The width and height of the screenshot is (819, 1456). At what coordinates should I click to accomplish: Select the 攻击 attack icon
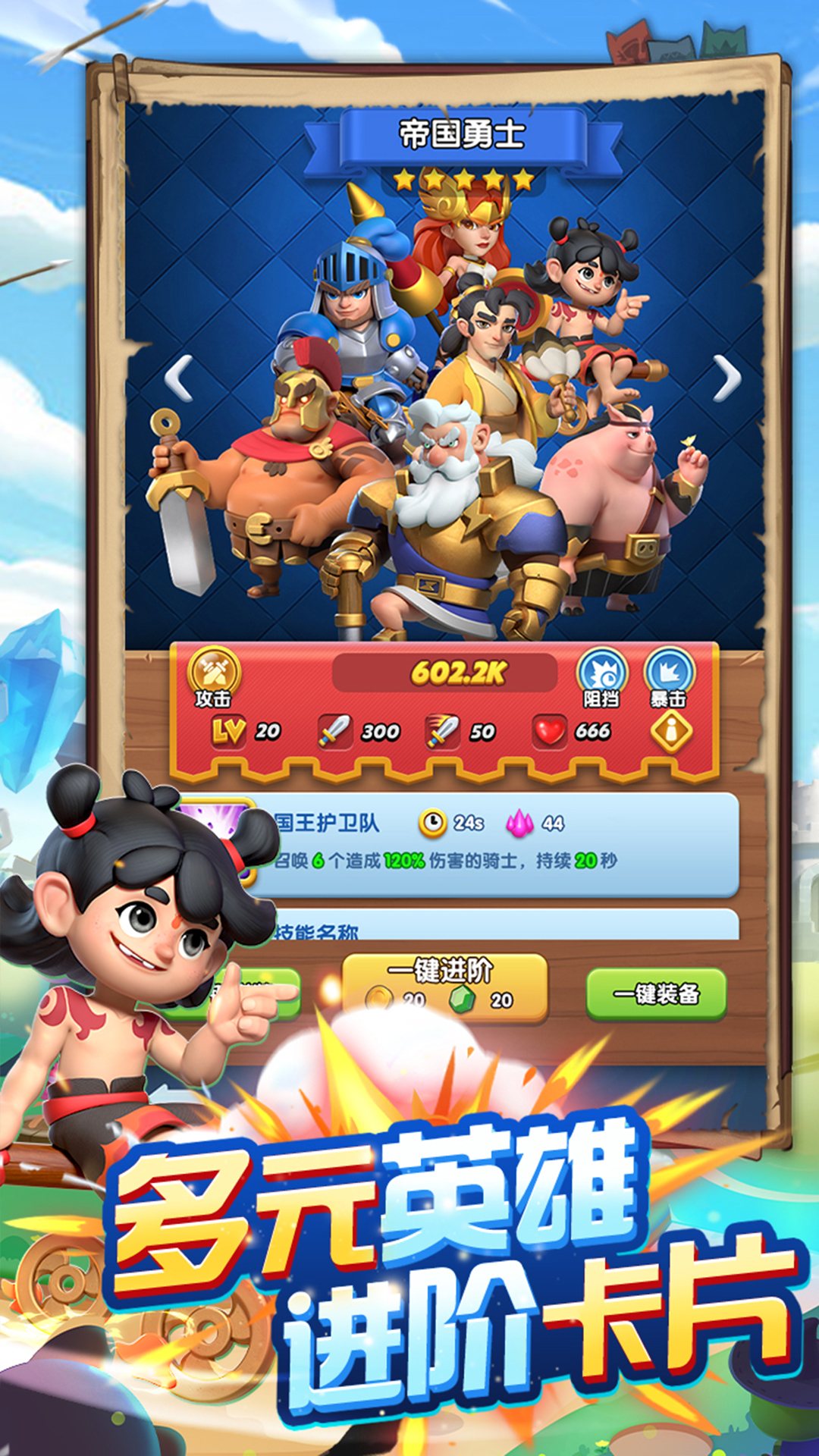point(214,675)
